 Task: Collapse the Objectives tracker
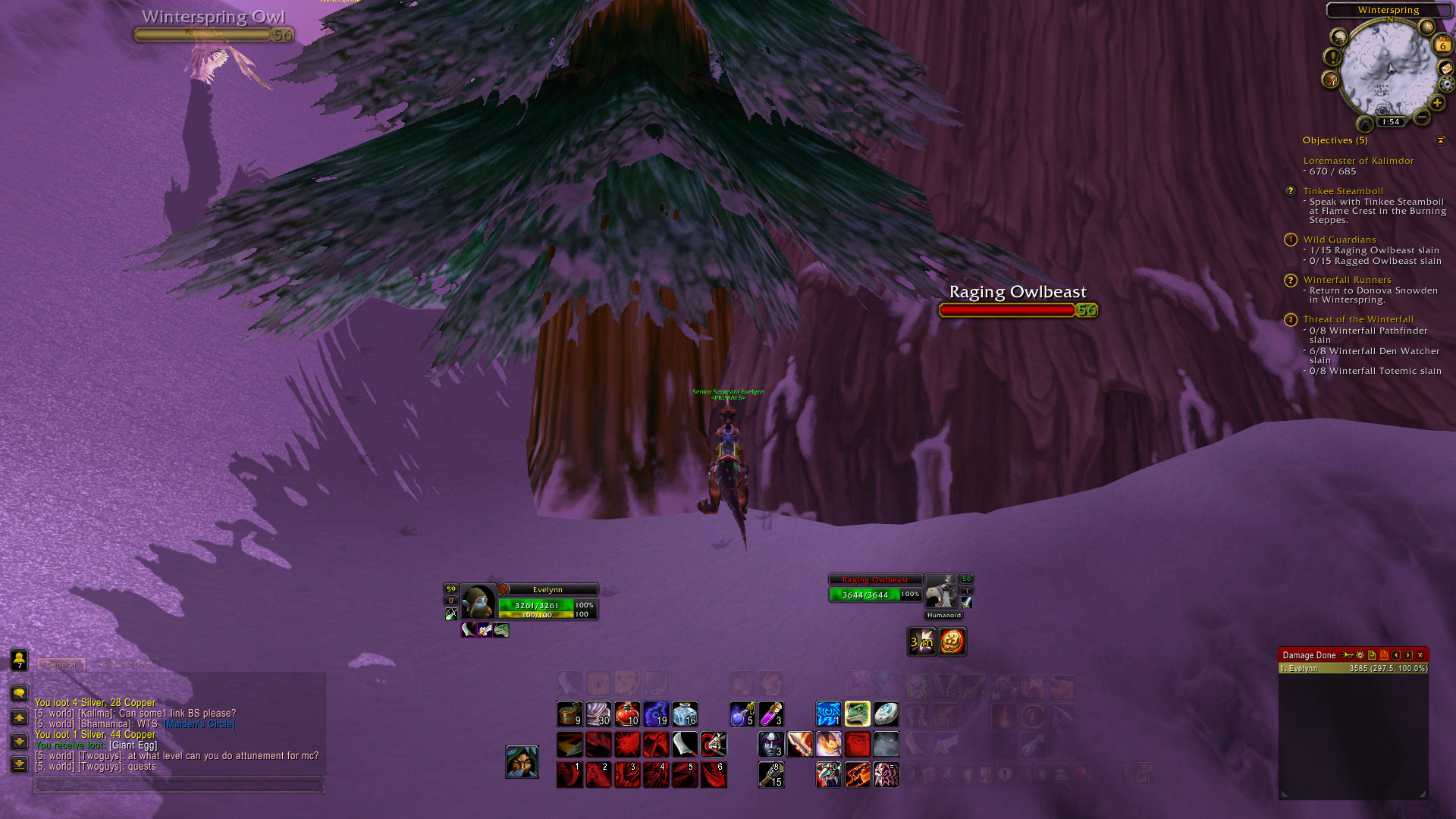1441,140
